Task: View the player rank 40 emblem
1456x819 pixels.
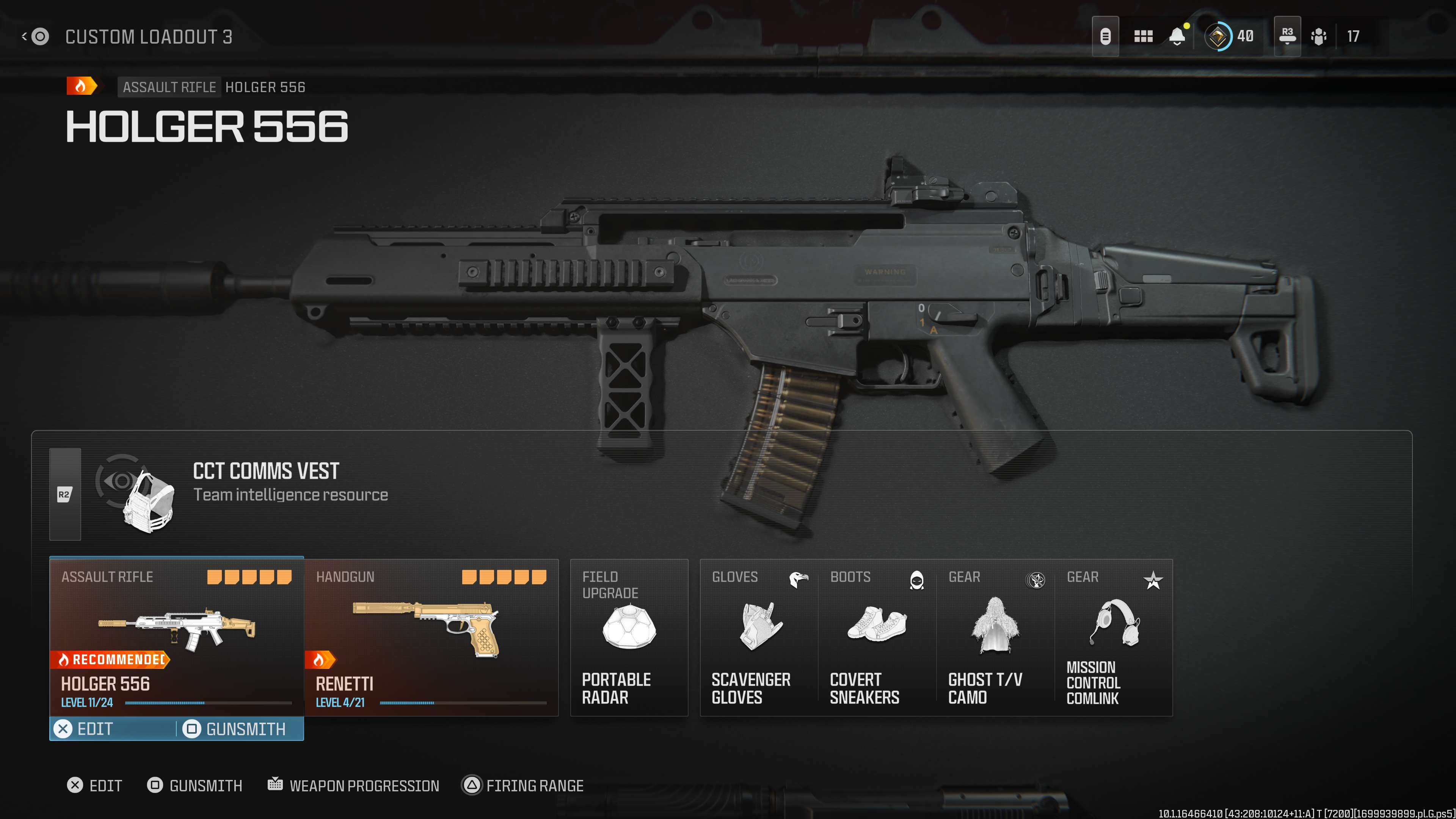Action: [1218, 37]
